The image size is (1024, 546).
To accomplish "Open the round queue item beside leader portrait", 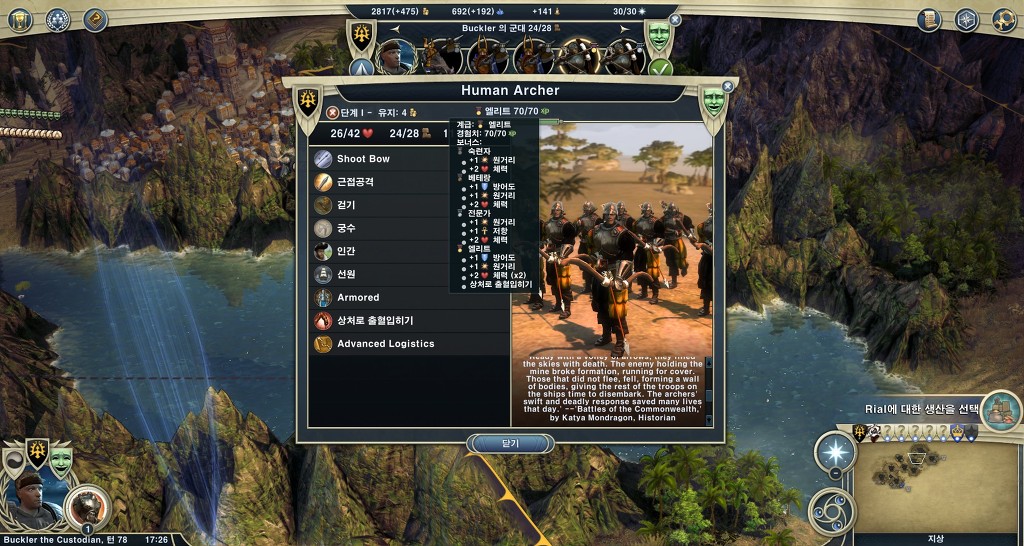I will click(86, 507).
